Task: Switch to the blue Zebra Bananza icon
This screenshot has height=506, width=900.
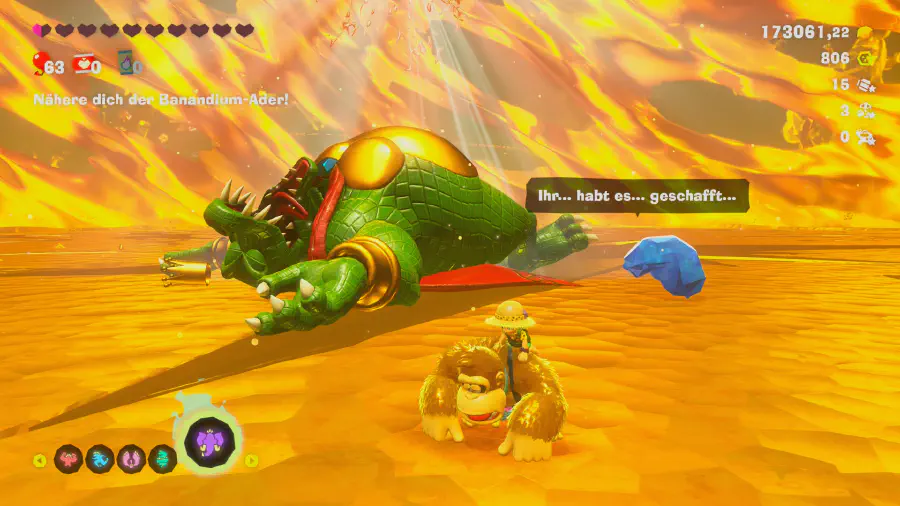Action: click(100, 459)
